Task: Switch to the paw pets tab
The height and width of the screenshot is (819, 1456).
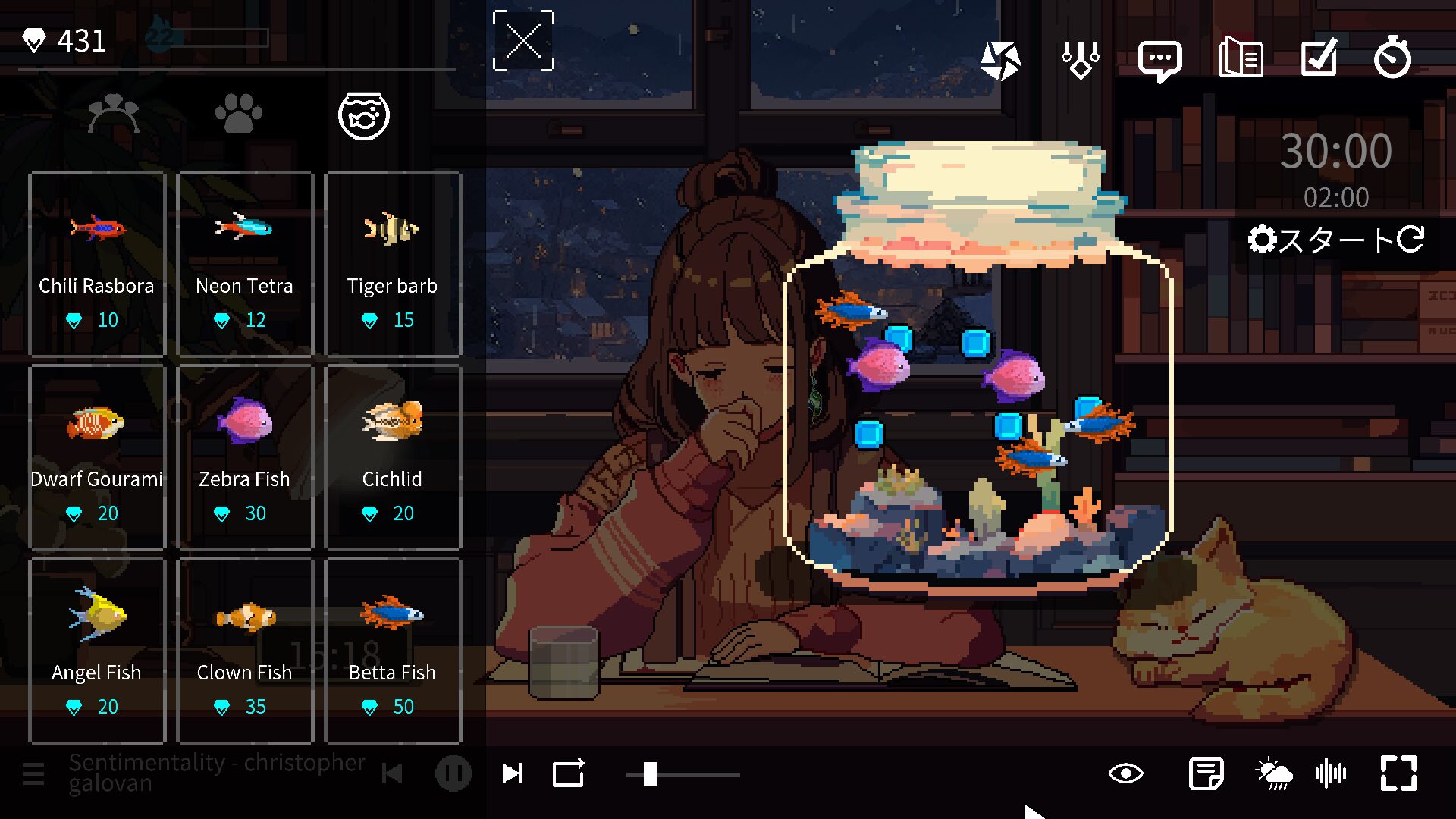Action: 239,115
